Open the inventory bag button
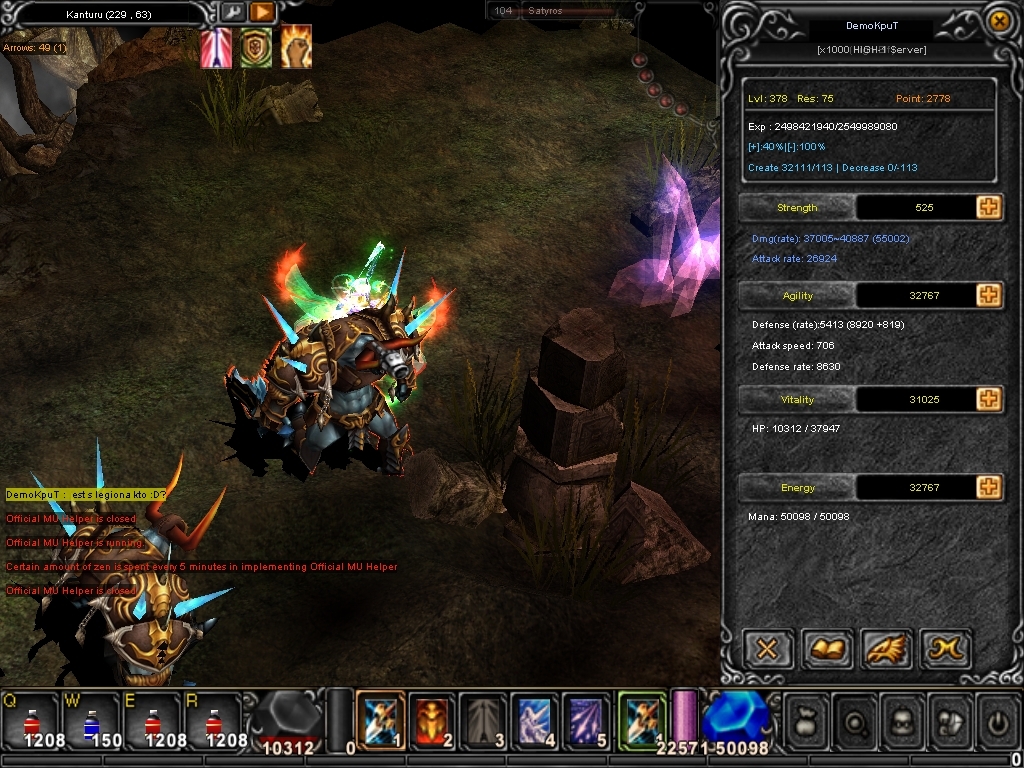 (805, 721)
